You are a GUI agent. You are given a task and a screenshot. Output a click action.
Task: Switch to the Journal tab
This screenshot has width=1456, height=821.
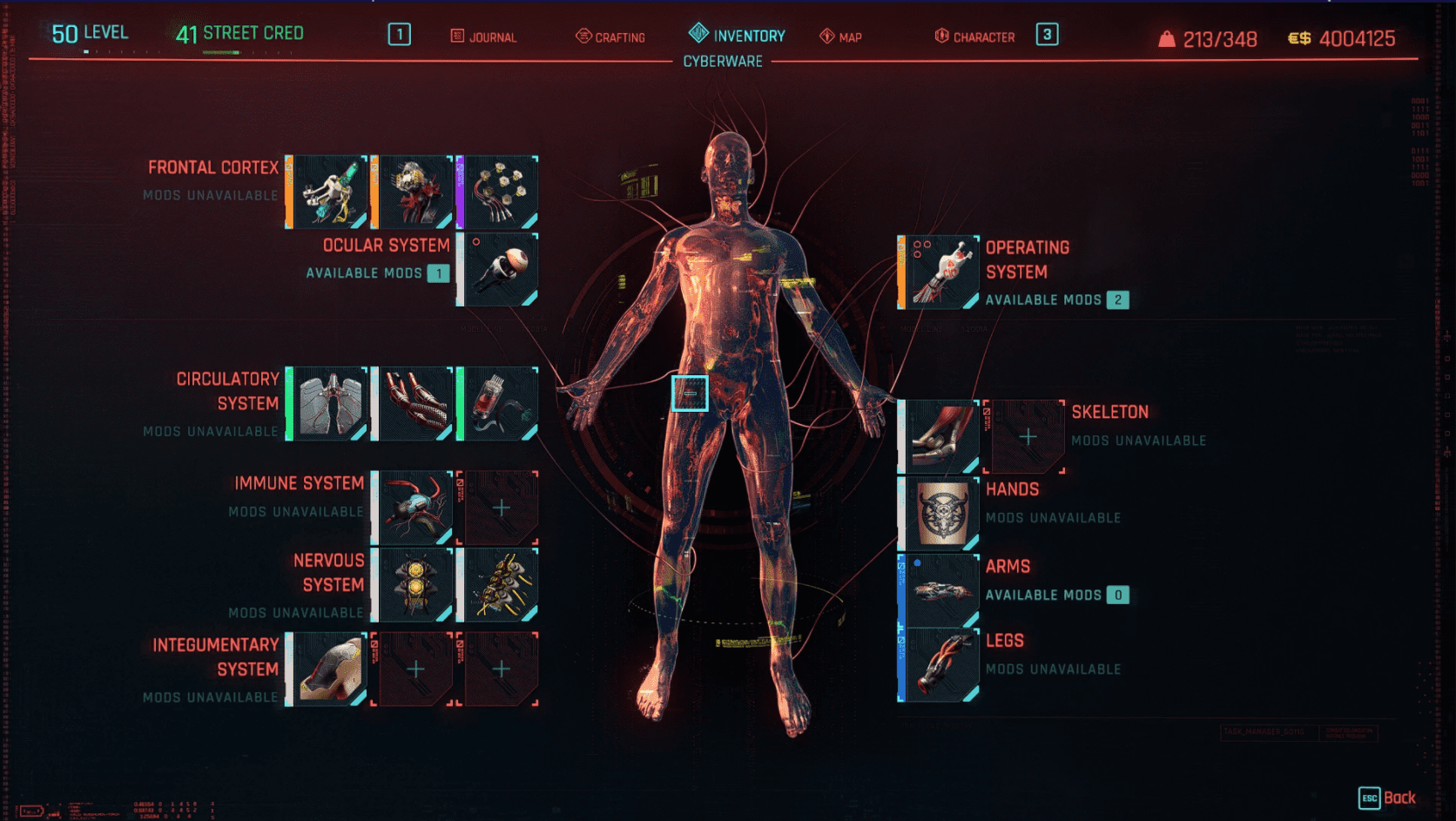click(x=484, y=37)
